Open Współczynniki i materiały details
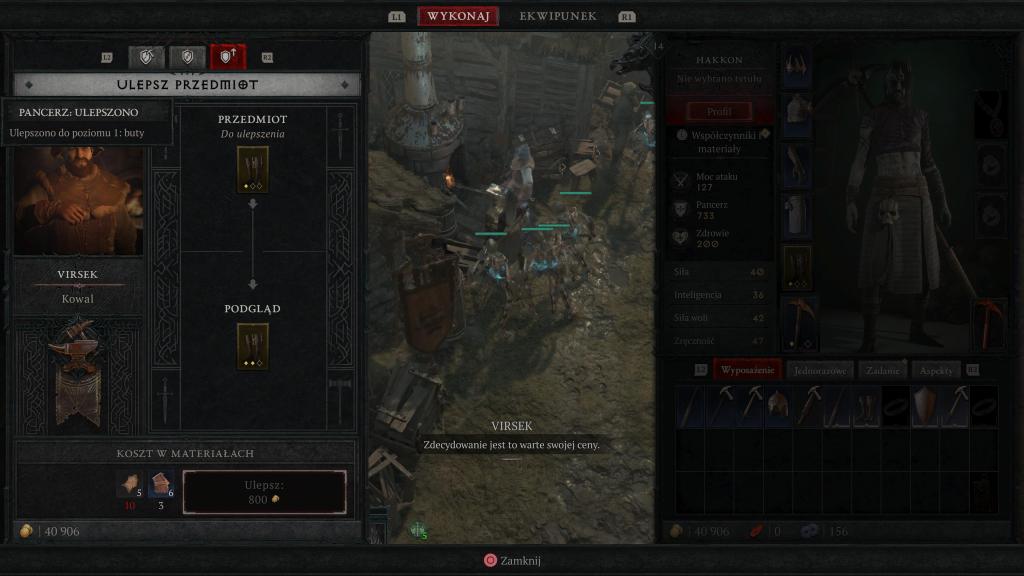Image resolution: width=1024 pixels, height=576 pixels. pyautogui.click(x=722, y=141)
